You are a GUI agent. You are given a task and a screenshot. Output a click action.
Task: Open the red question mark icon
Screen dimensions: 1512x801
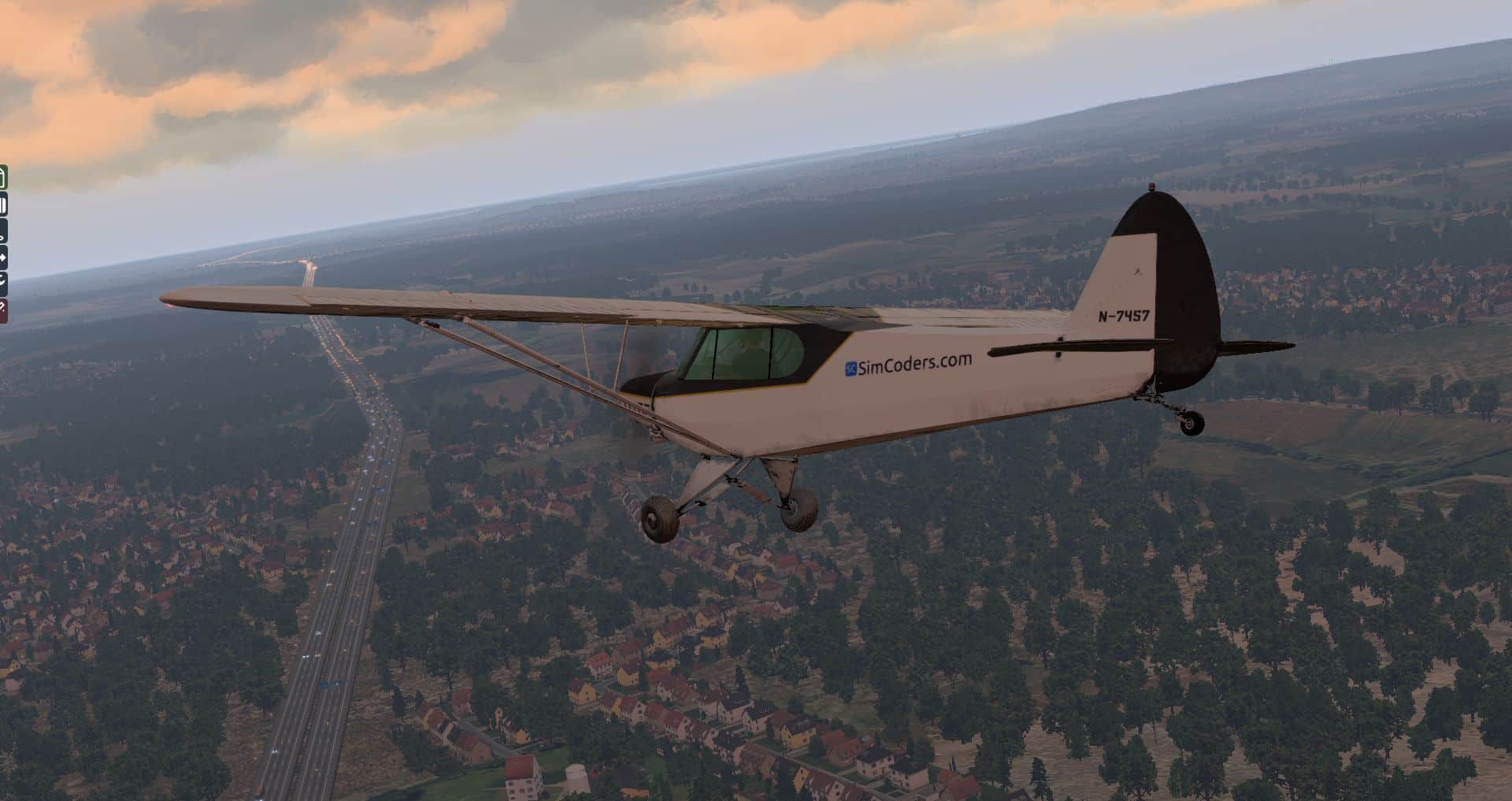tap(3, 310)
